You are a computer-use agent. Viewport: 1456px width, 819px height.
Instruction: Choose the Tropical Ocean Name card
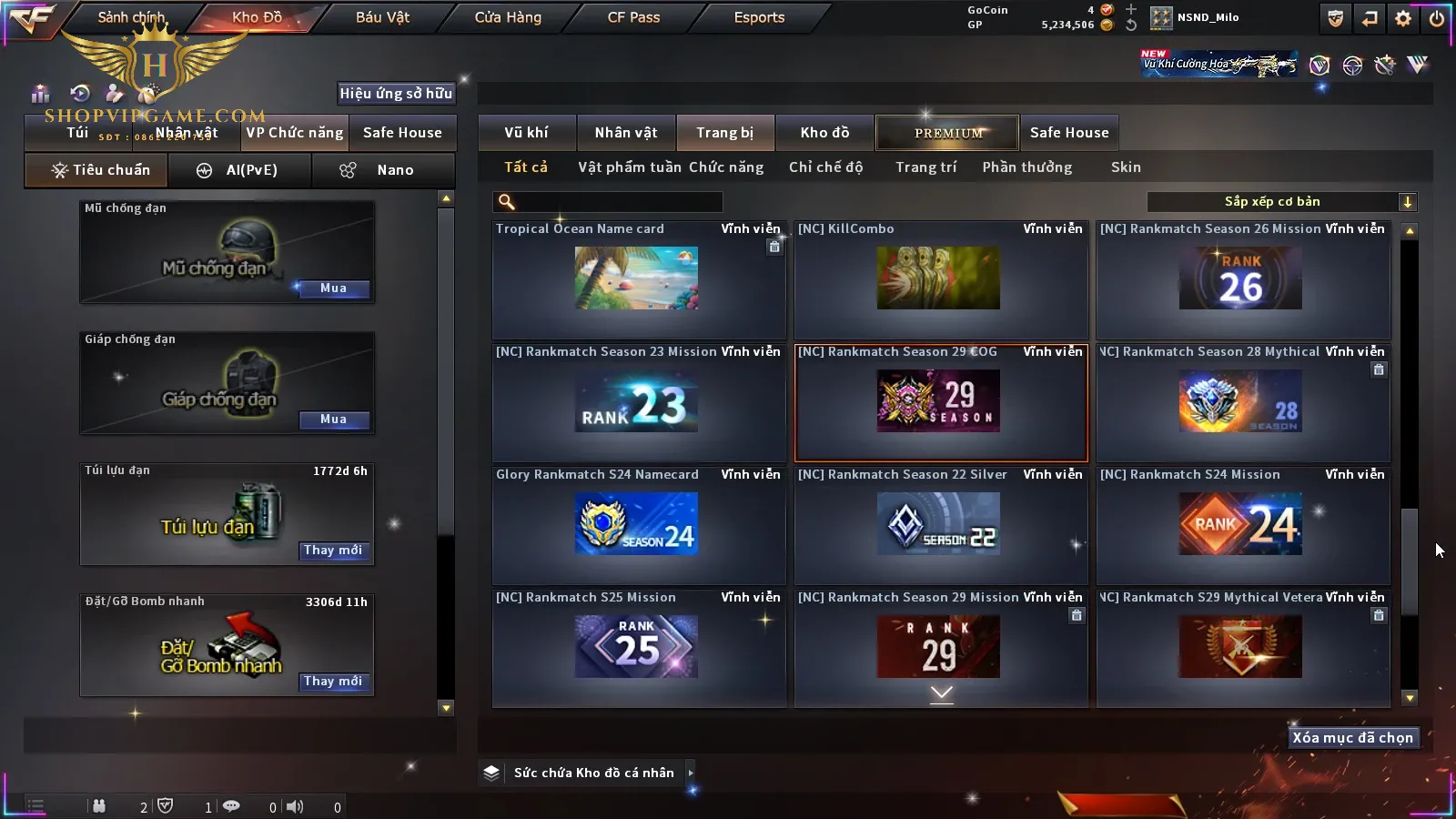click(637, 279)
